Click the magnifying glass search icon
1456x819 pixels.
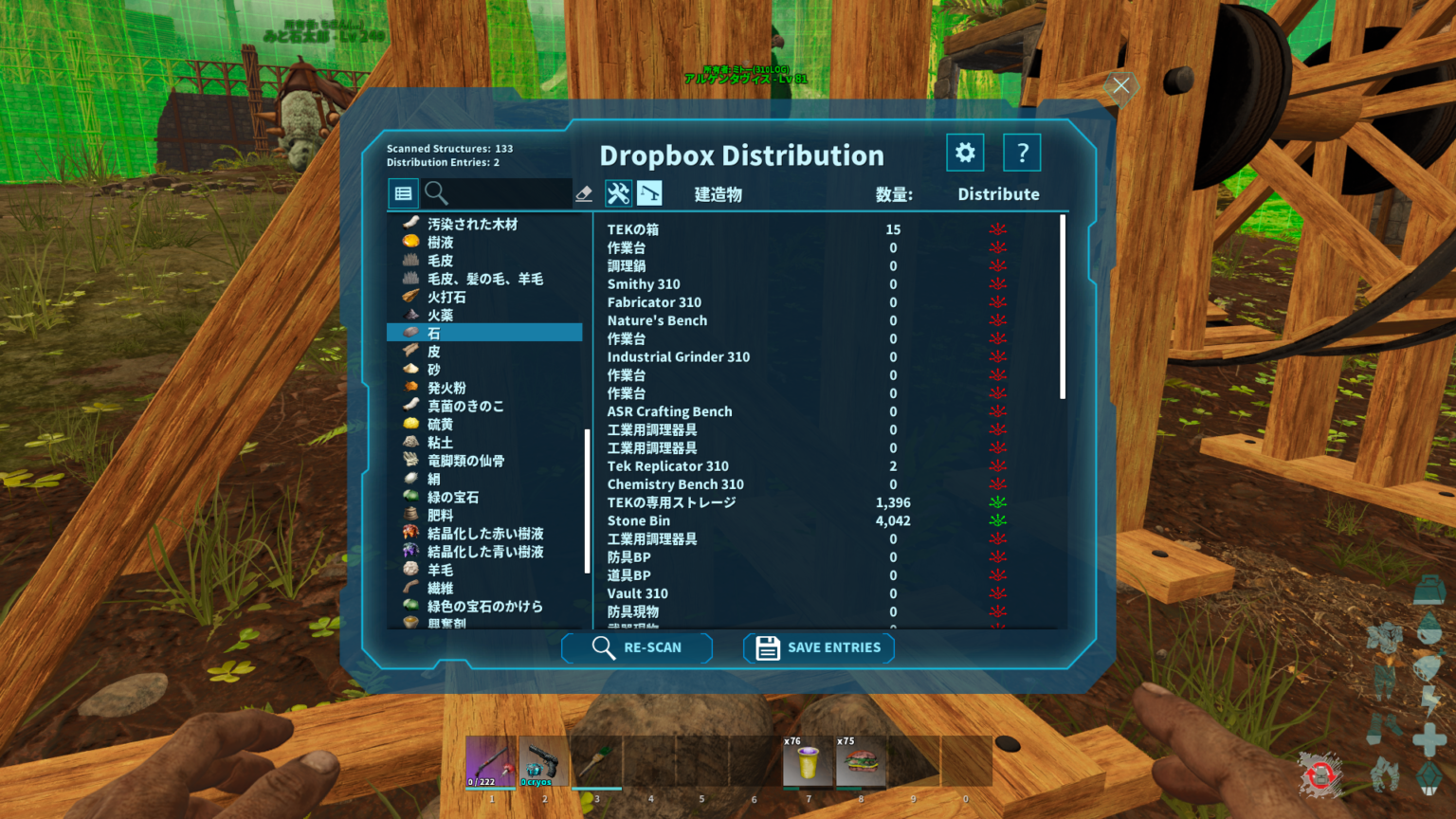click(x=437, y=193)
